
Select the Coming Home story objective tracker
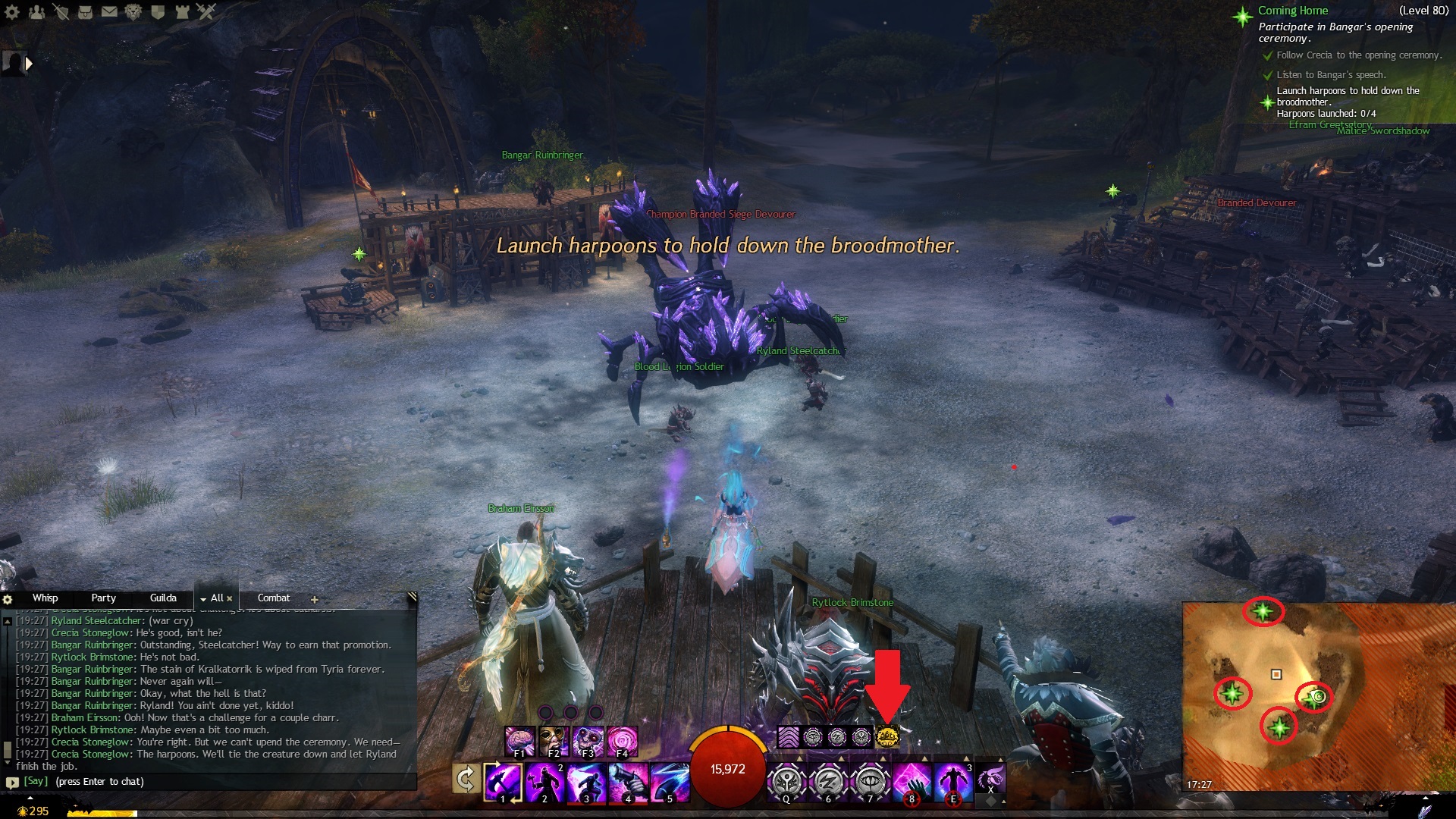click(1292, 11)
